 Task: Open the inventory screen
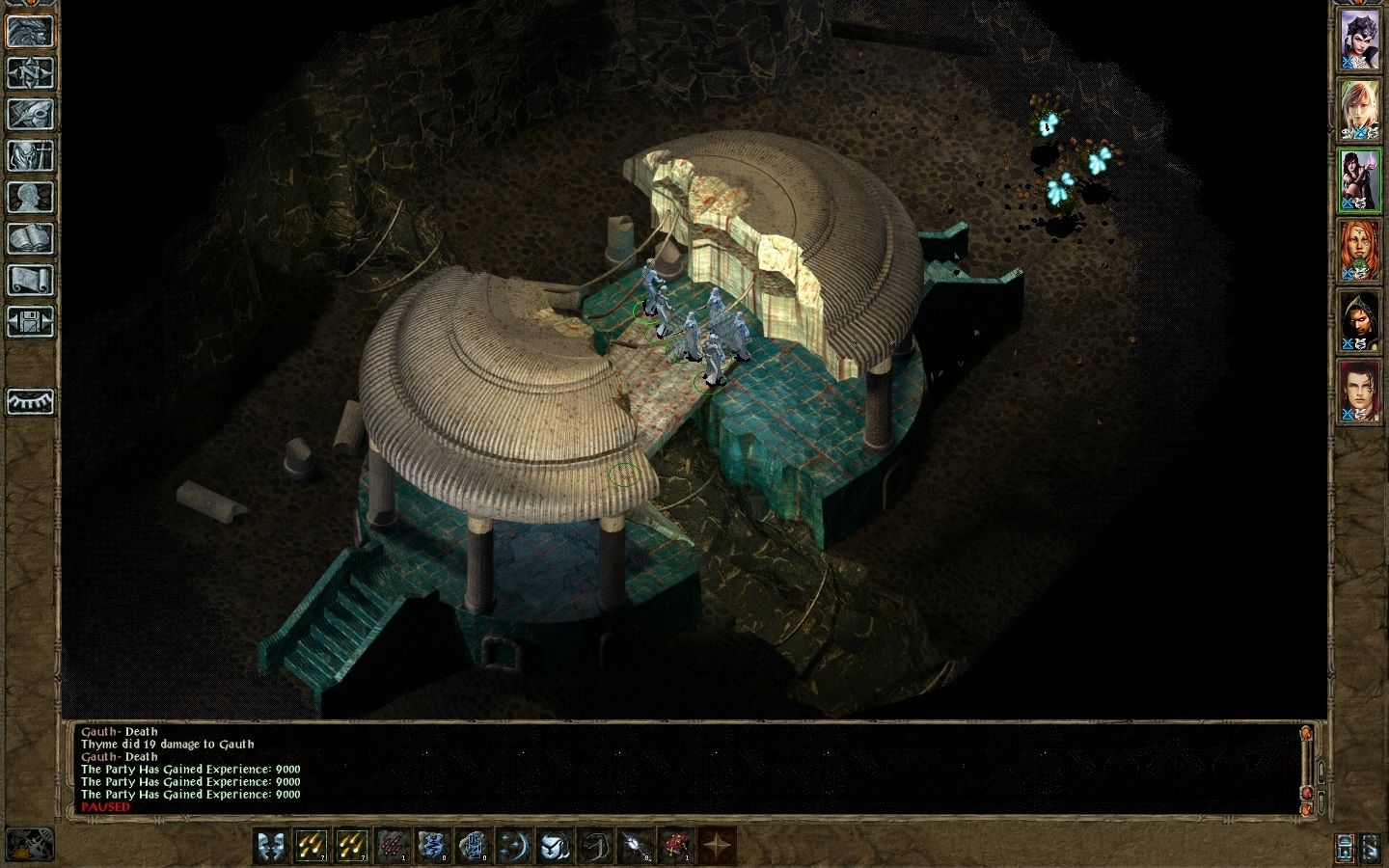tap(30, 155)
